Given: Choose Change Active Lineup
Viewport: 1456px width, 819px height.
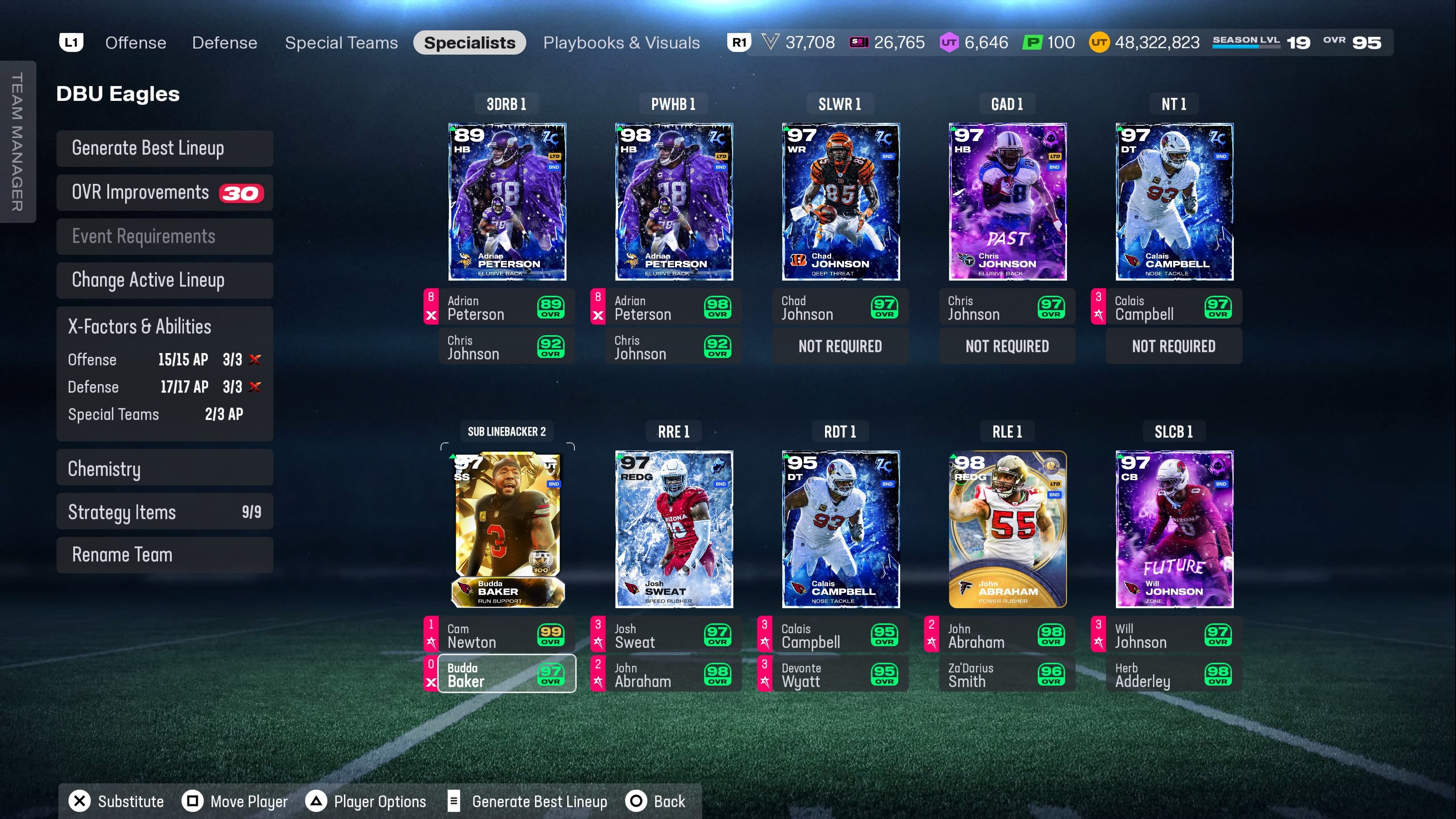Looking at the screenshot, I should (165, 280).
